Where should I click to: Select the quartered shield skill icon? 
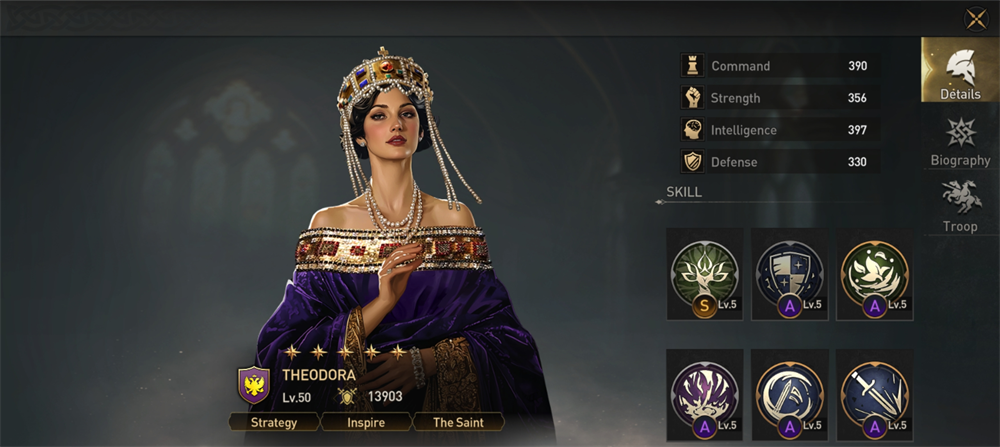pyautogui.click(x=790, y=273)
